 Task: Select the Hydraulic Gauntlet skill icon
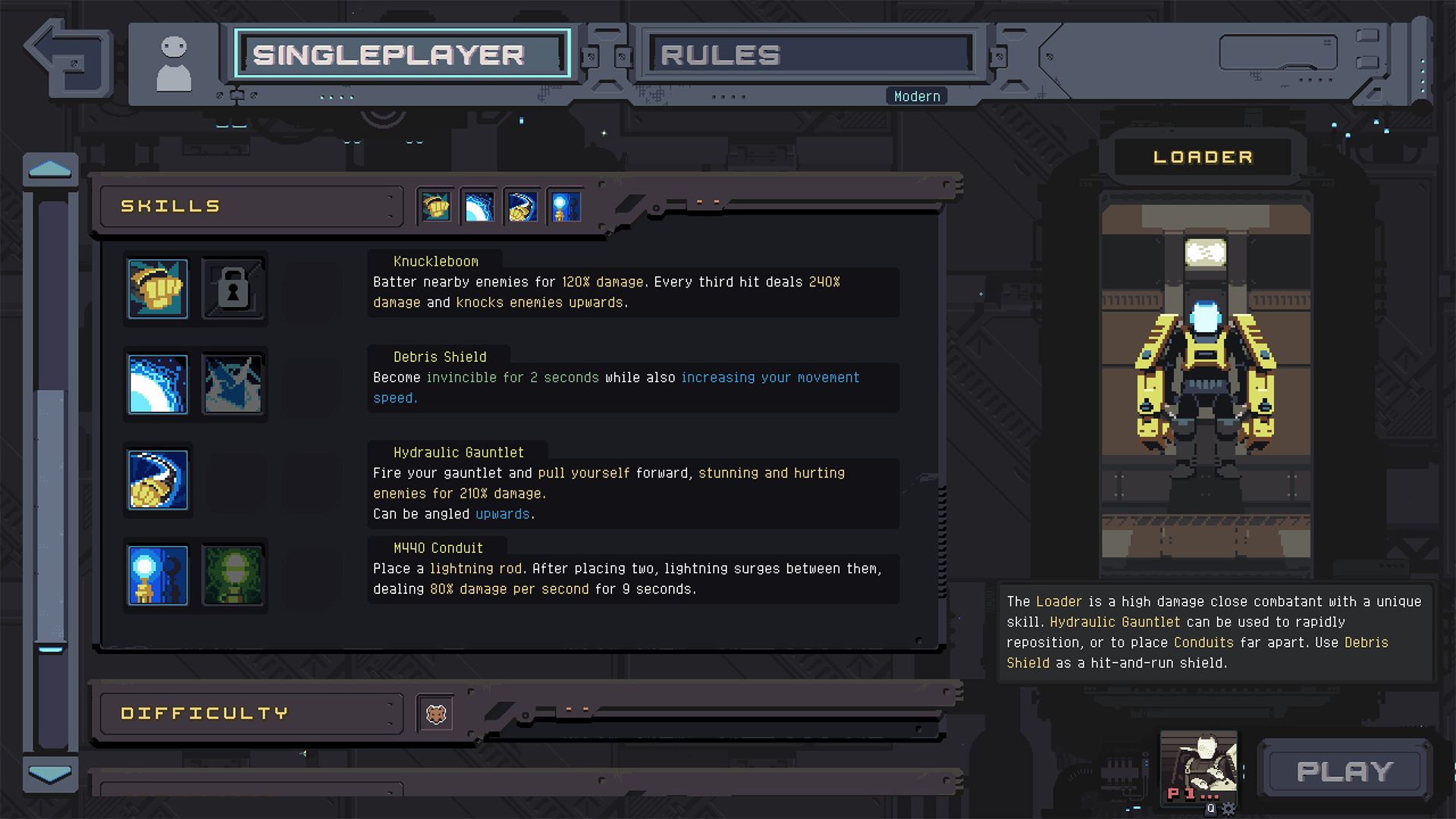(x=157, y=481)
